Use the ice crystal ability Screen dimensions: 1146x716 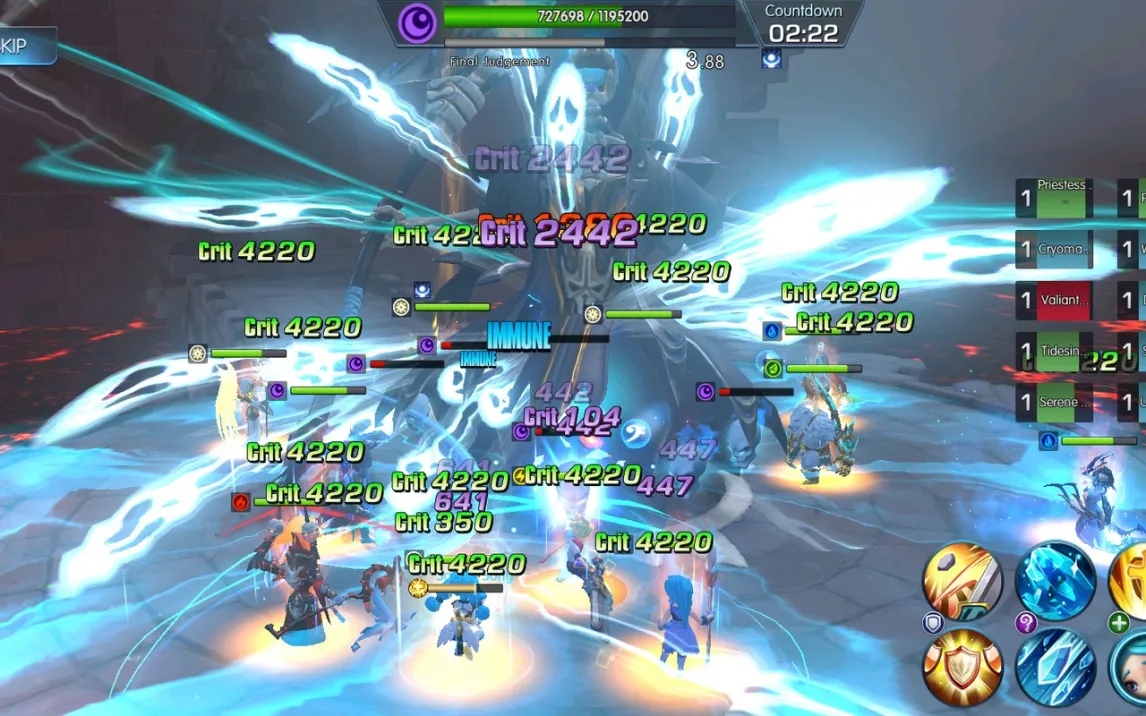point(1055,580)
